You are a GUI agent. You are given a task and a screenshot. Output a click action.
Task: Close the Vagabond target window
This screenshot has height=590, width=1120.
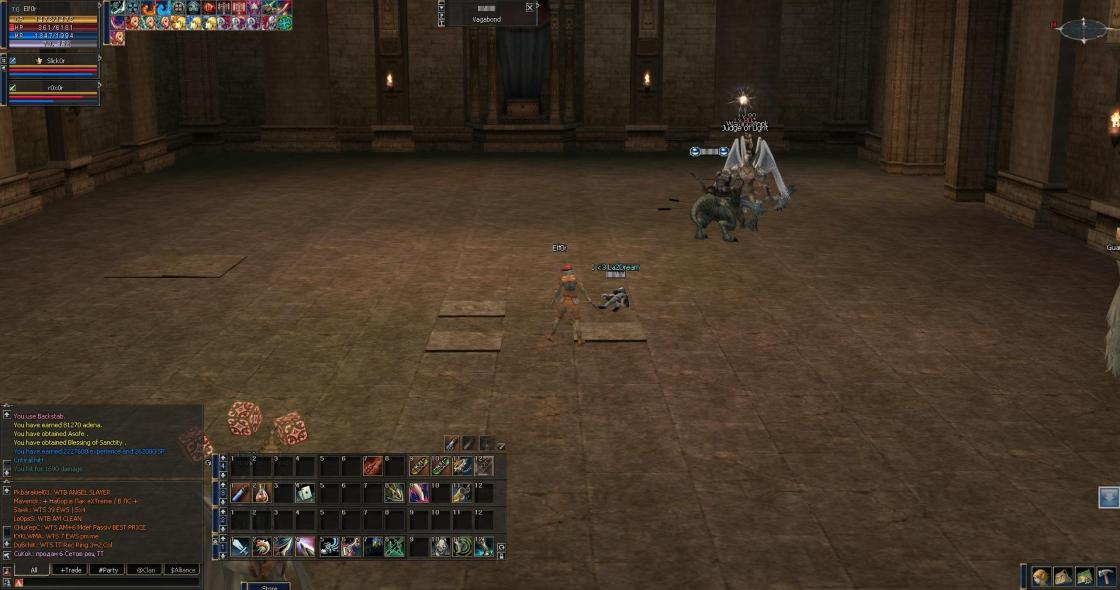(530, 7)
